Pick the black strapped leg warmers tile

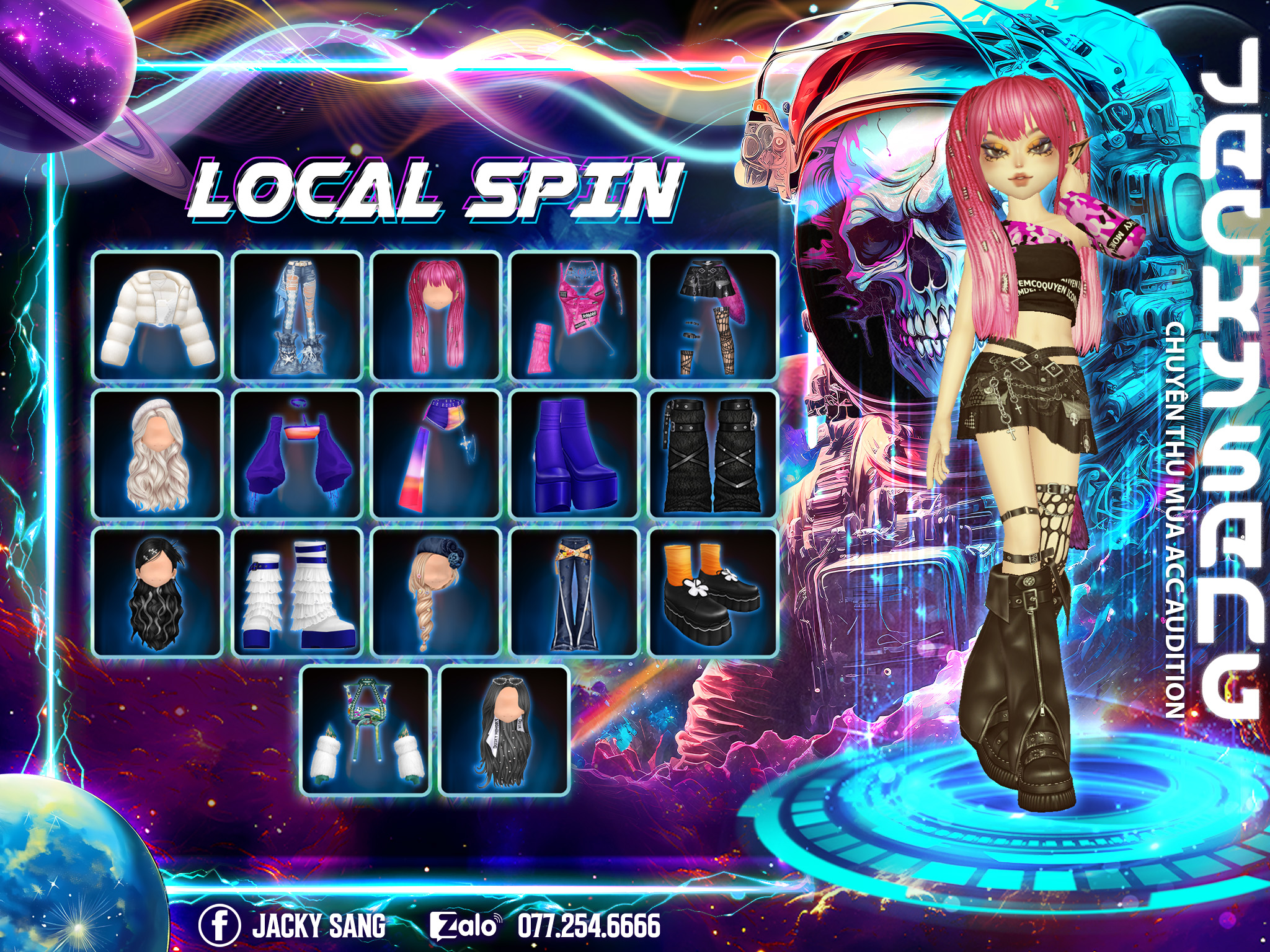(713, 455)
